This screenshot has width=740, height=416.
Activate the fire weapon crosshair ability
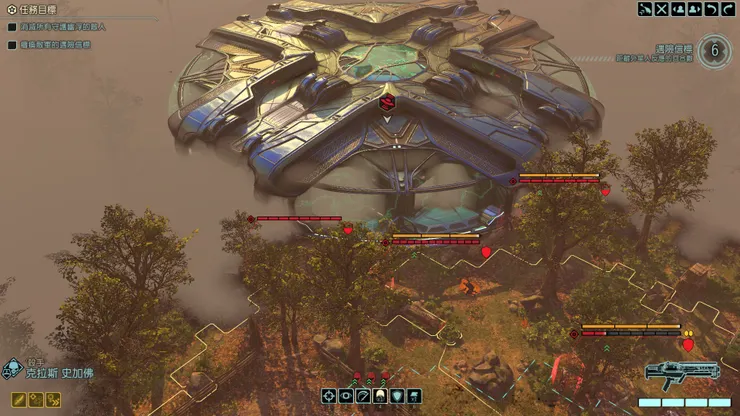point(329,397)
